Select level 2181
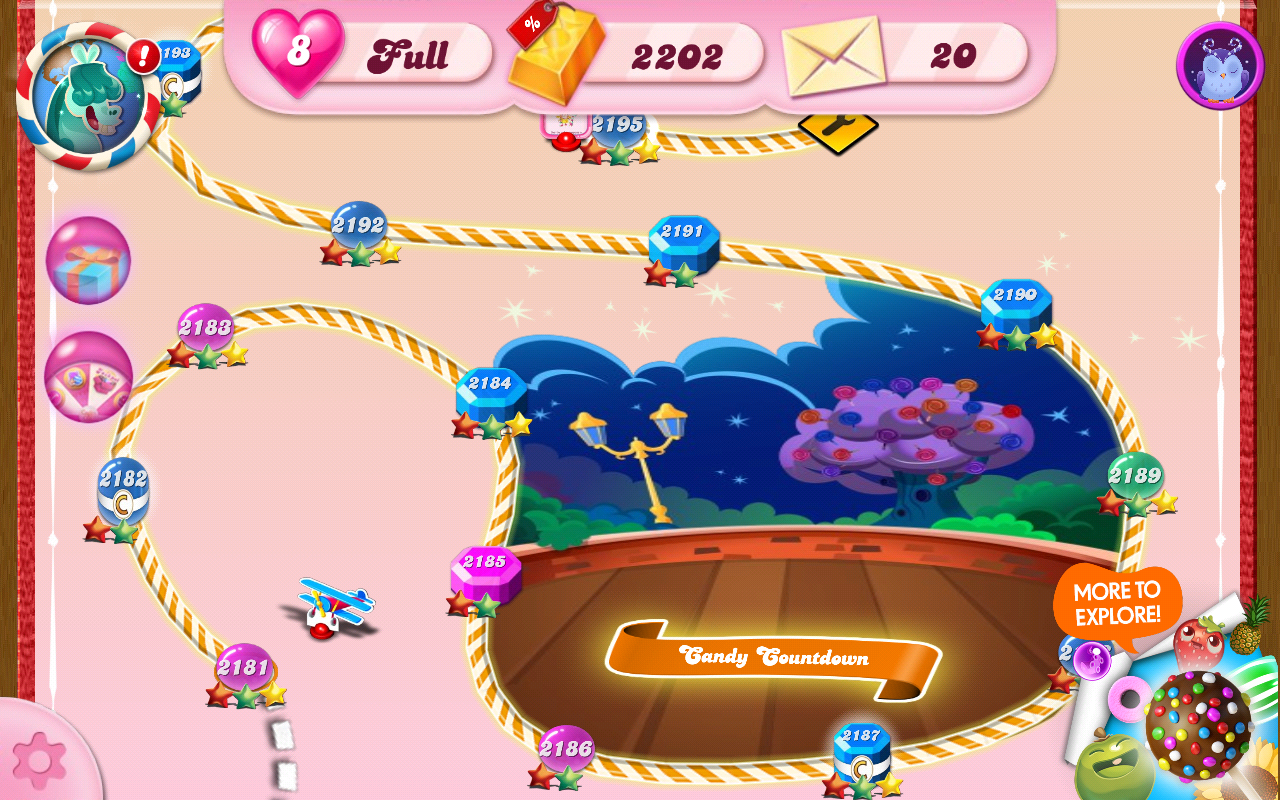 point(243,665)
